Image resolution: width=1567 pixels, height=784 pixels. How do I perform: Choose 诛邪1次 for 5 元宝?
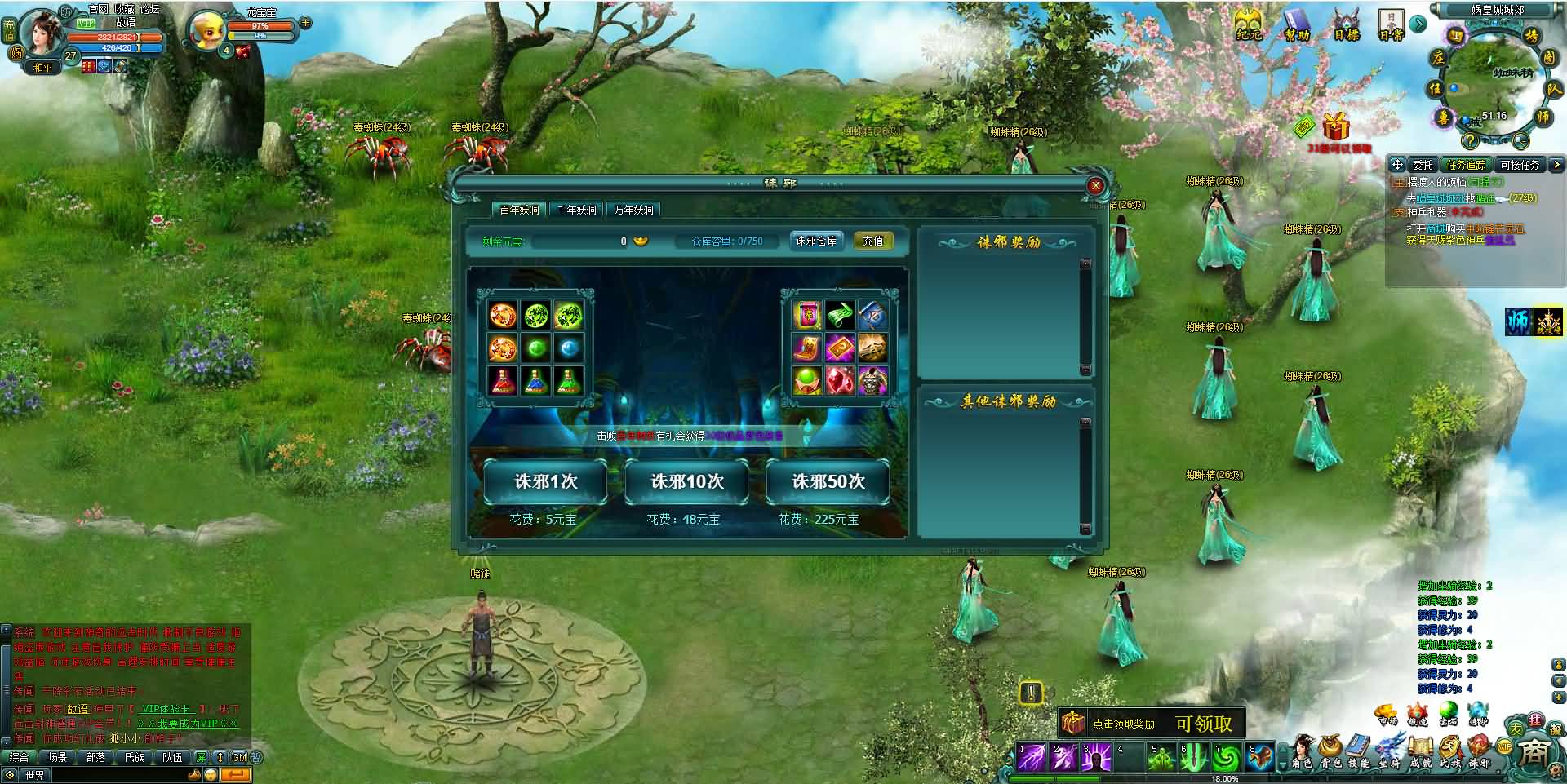(x=545, y=482)
